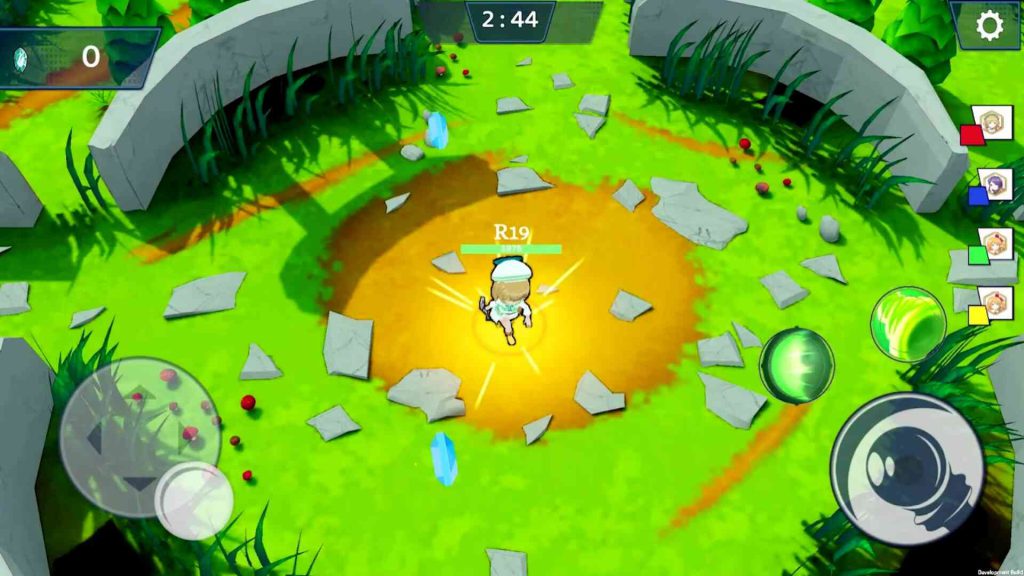
Task: Select the blue team player portrait
Action: pyautogui.click(x=994, y=184)
